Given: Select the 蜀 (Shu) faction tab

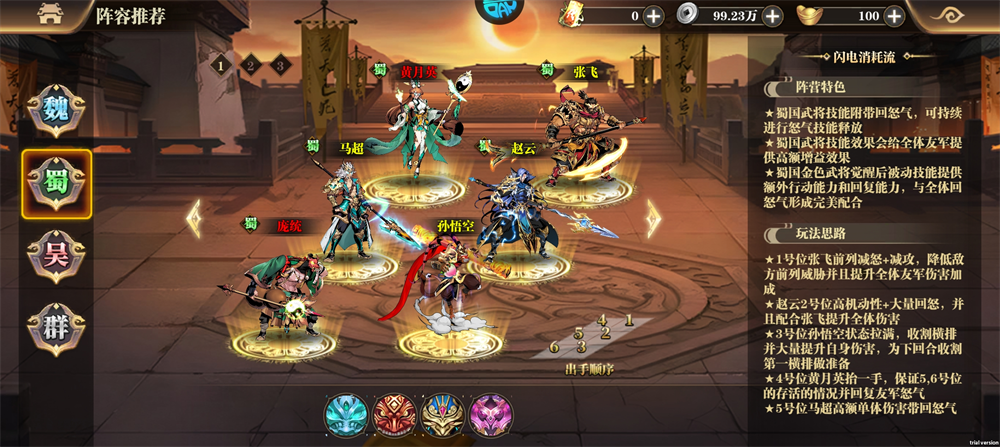Looking at the screenshot, I should (x=56, y=184).
